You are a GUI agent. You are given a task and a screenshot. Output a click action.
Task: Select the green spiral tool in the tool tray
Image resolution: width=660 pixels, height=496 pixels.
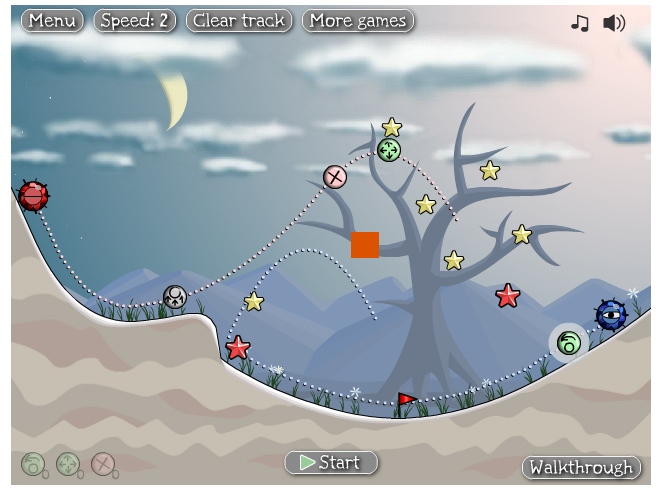(33, 464)
